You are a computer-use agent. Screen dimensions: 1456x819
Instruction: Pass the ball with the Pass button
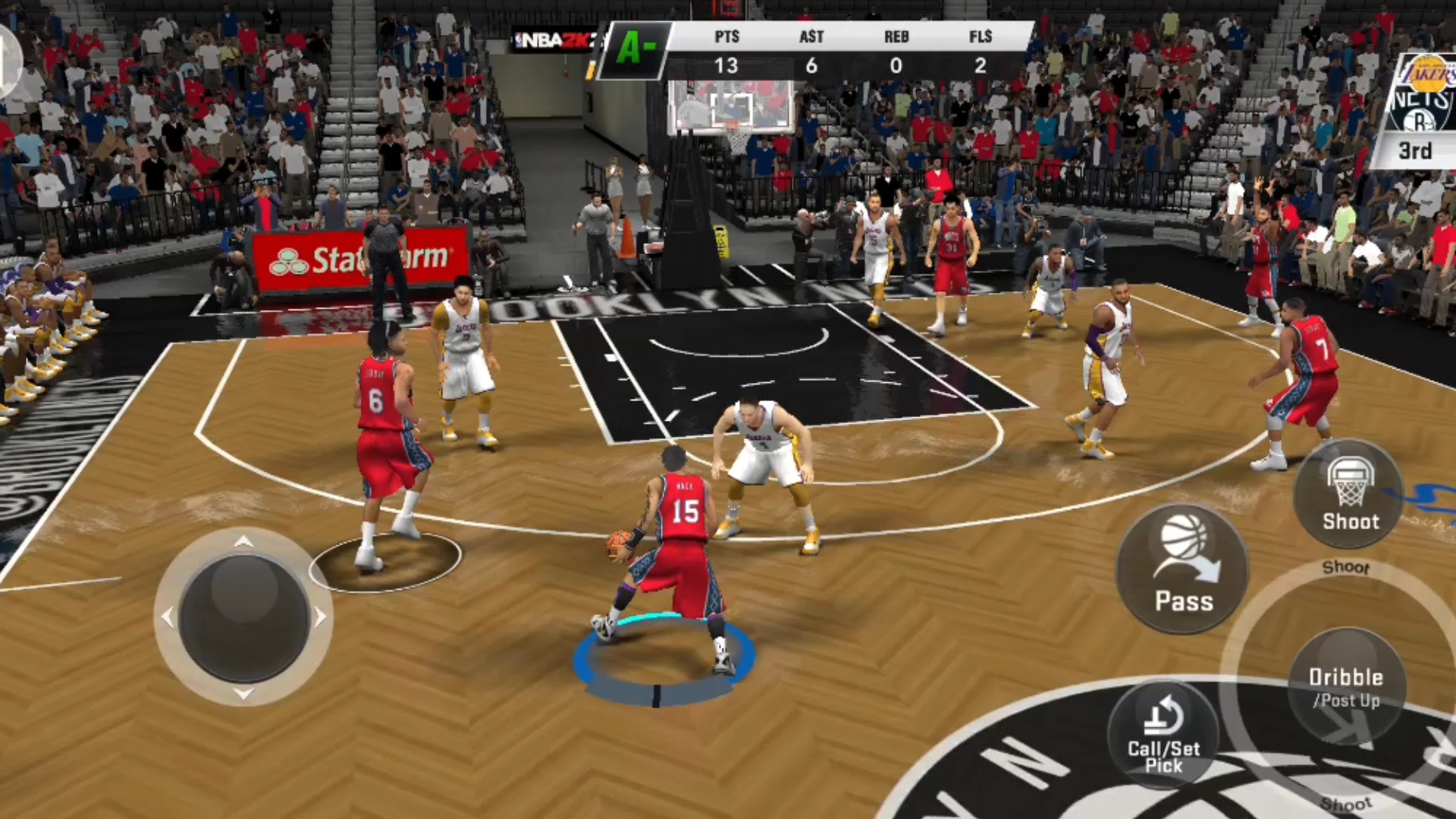(x=1183, y=569)
